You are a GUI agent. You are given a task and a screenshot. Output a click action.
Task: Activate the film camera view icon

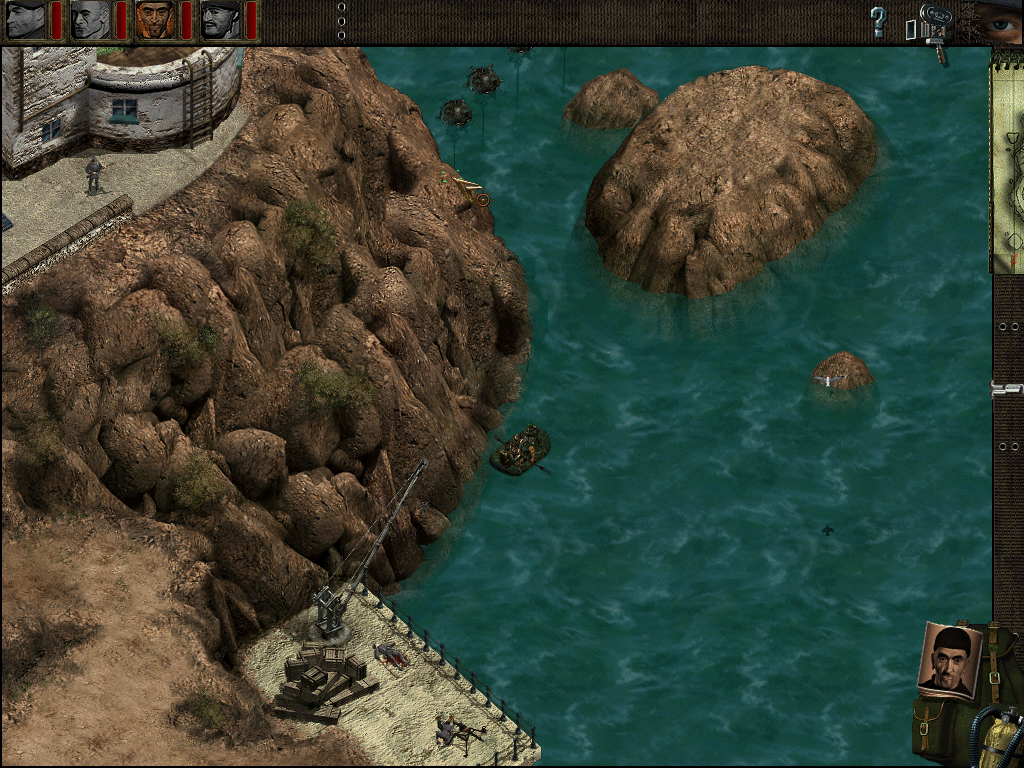930,25
